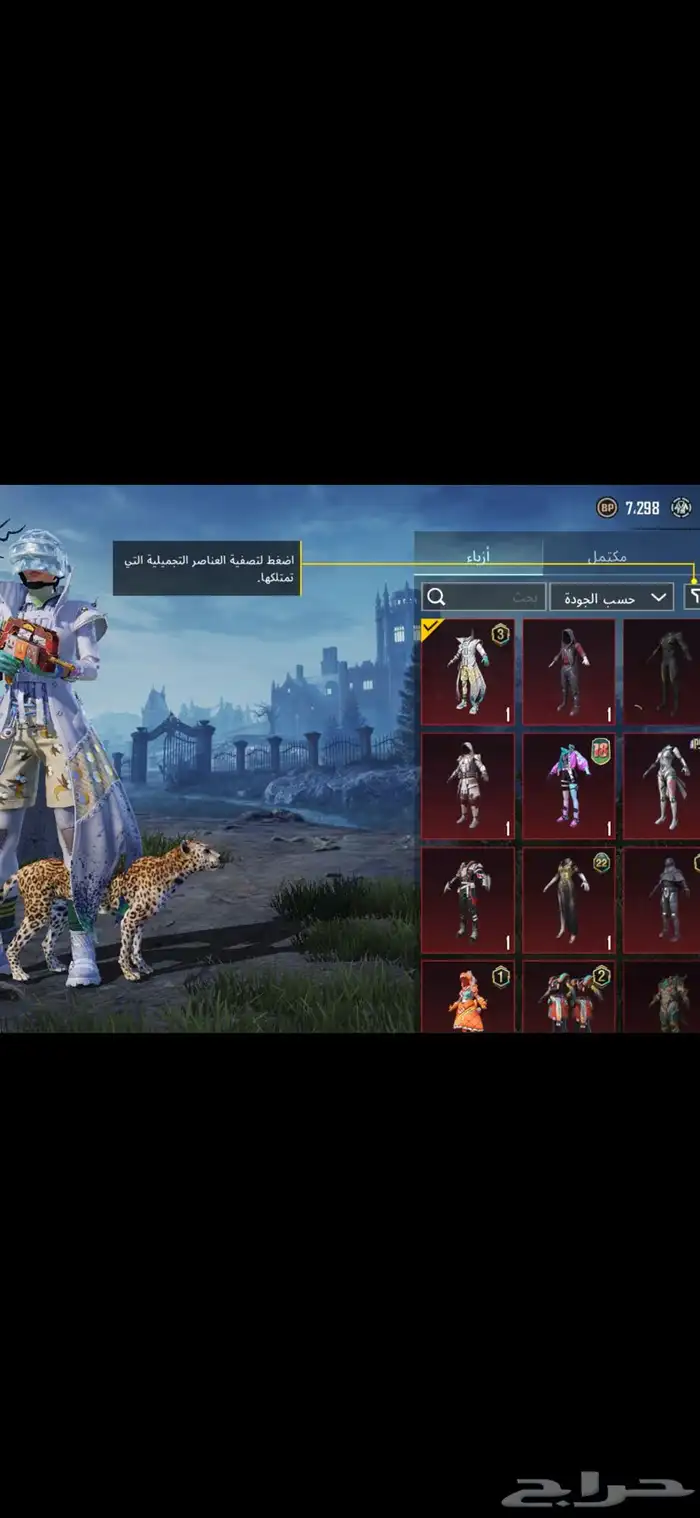Select the black gown outfit marked 22

click(568, 900)
